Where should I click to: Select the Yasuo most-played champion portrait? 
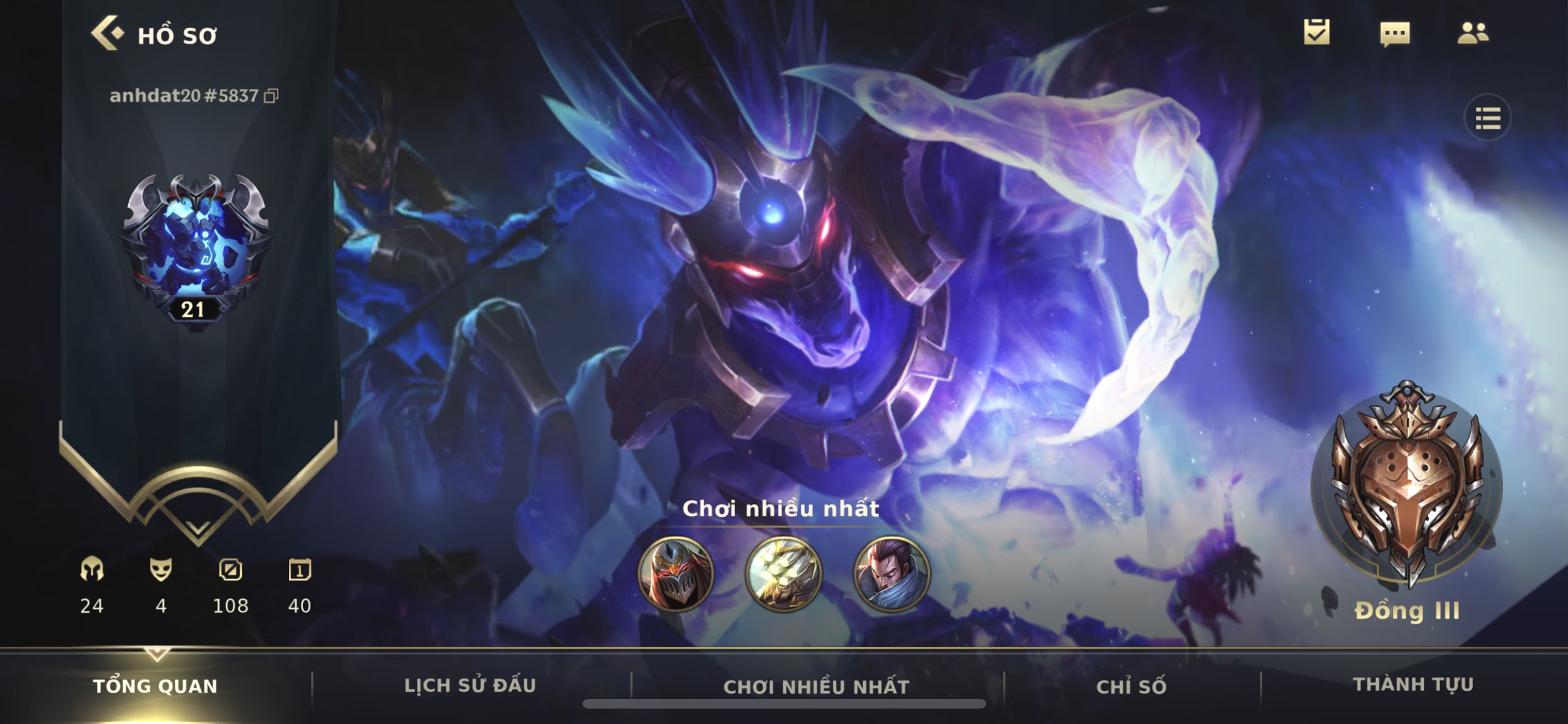891,573
